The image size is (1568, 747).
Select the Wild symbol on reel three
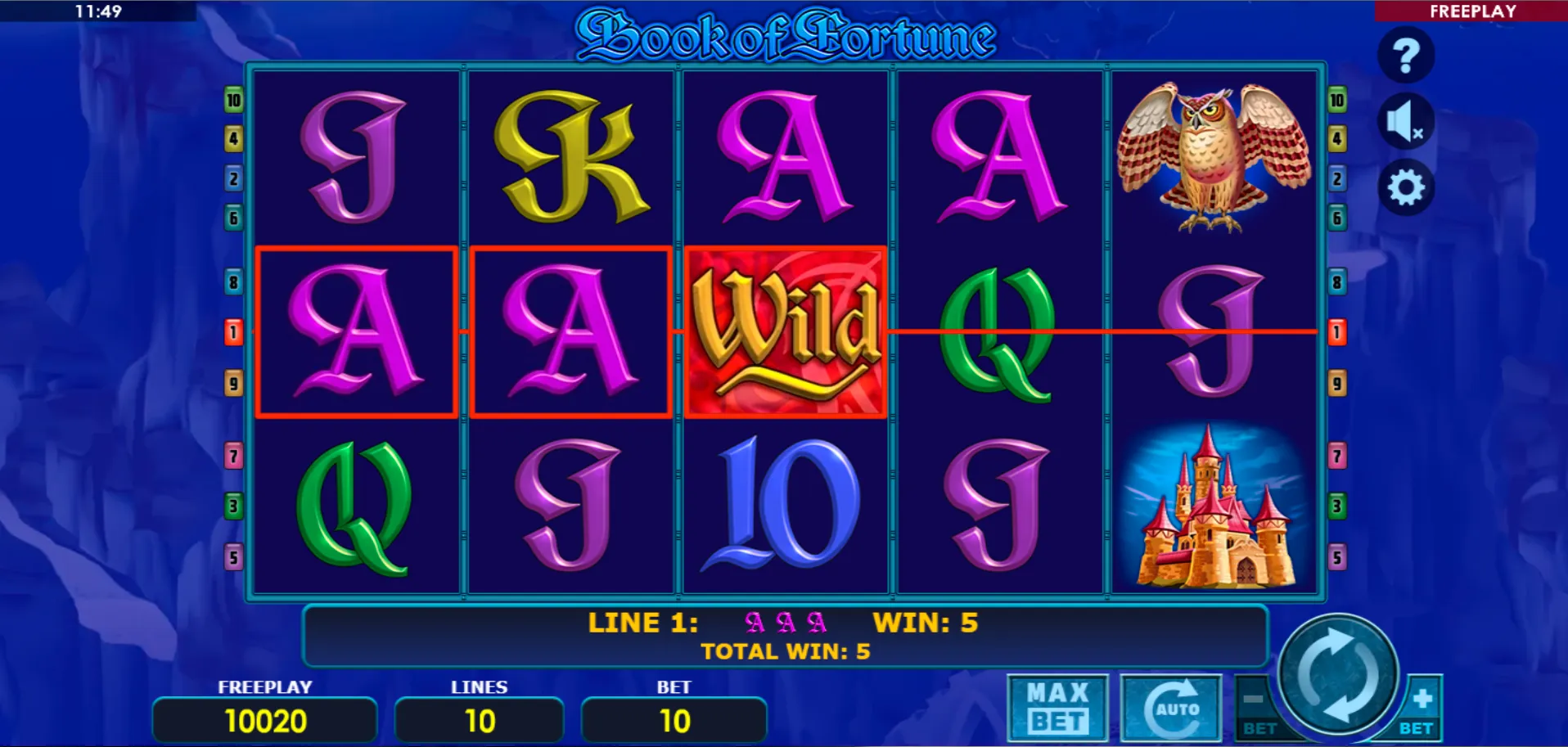tap(785, 333)
